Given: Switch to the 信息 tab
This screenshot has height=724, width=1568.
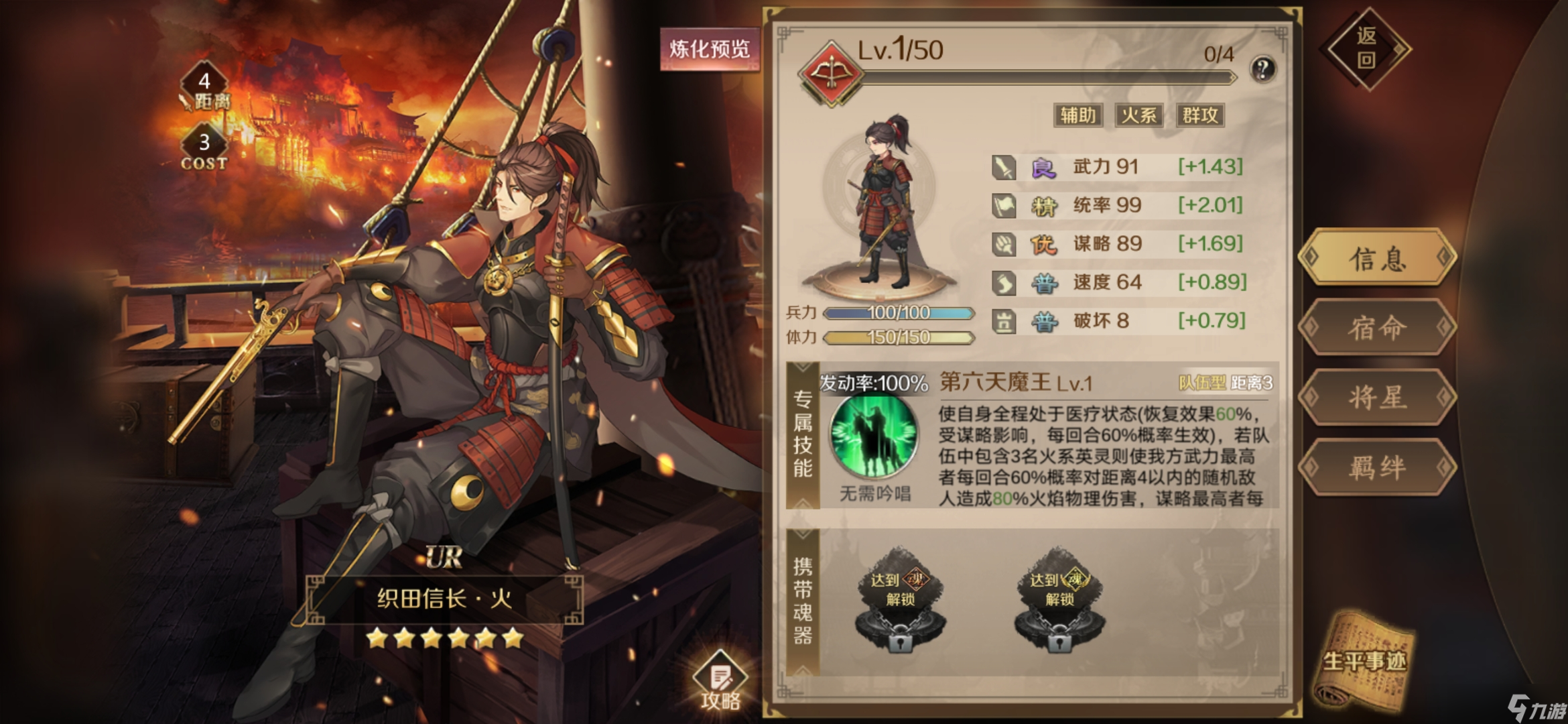Looking at the screenshot, I should coord(1377,258).
